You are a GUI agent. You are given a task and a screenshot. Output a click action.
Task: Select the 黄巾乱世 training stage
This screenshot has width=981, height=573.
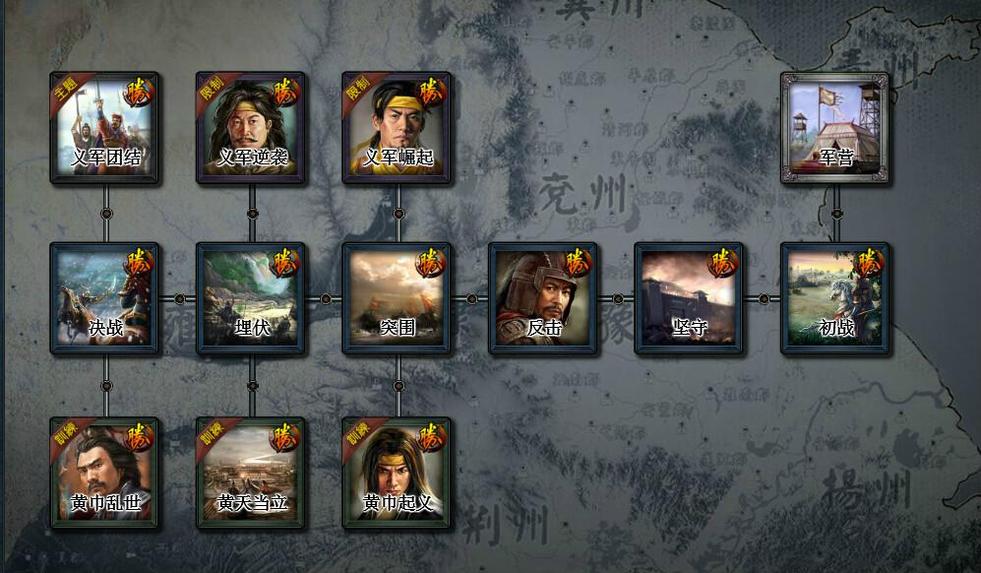[x=105, y=473]
